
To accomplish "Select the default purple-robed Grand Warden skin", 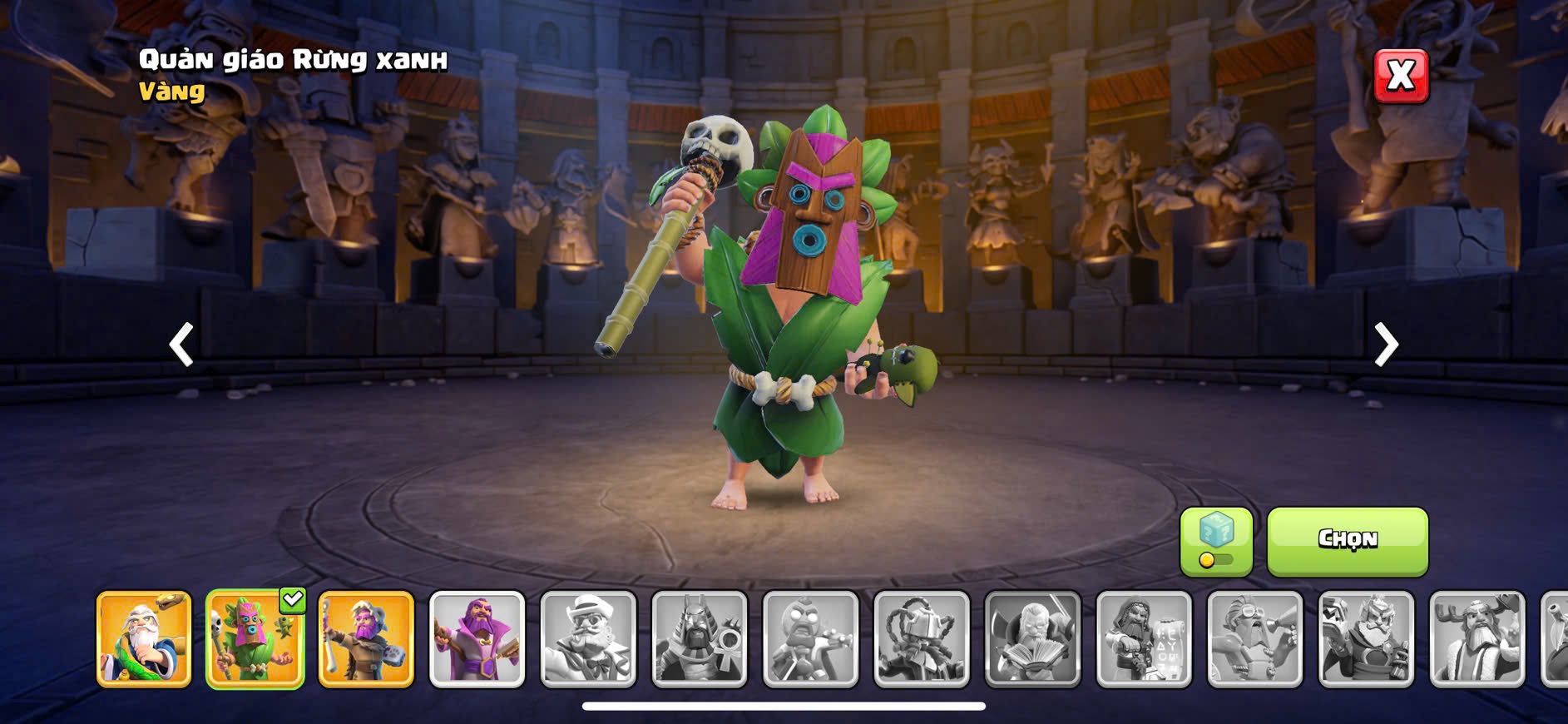I will [x=477, y=639].
